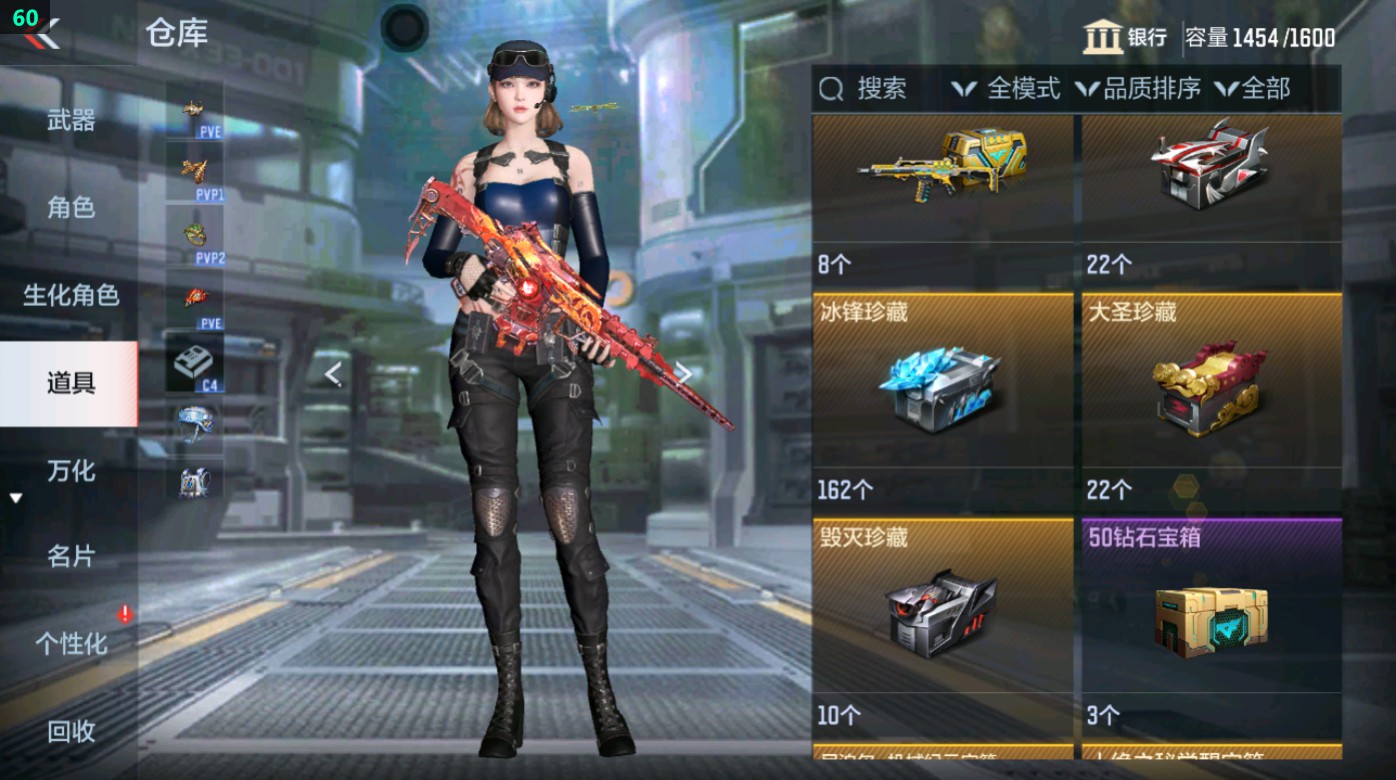Click the search magnifier icon
Viewport: 1396px width, 780px height.
pos(831,89)
